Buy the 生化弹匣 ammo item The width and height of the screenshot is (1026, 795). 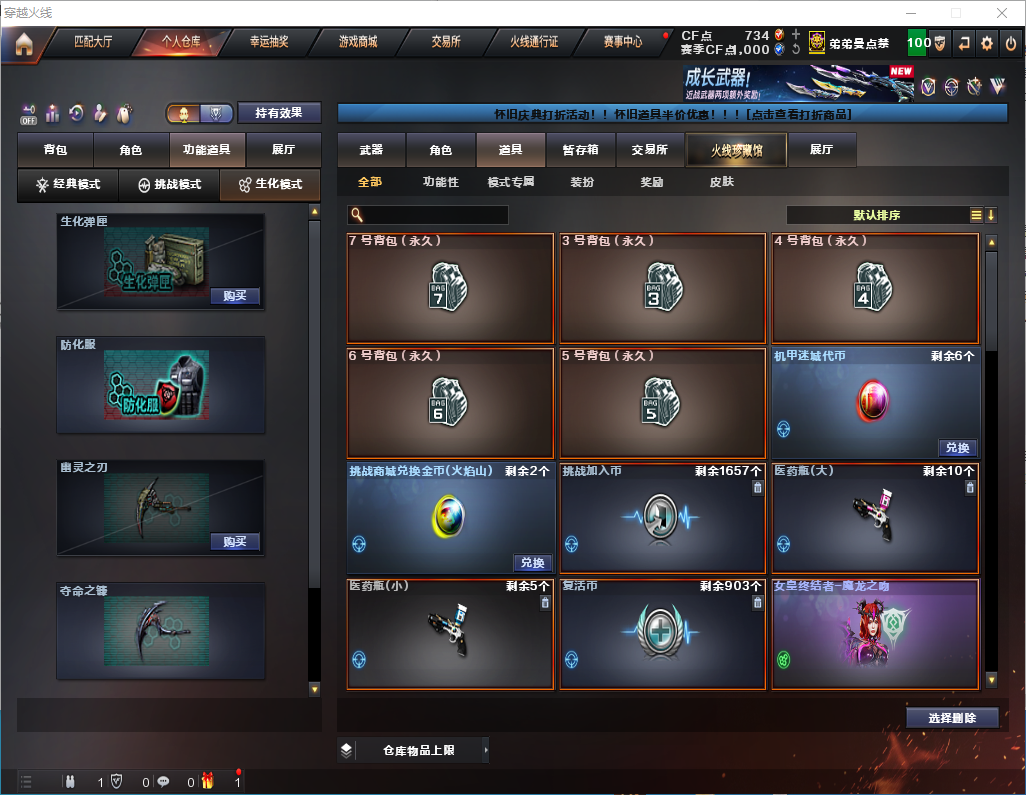click(235, 296)
